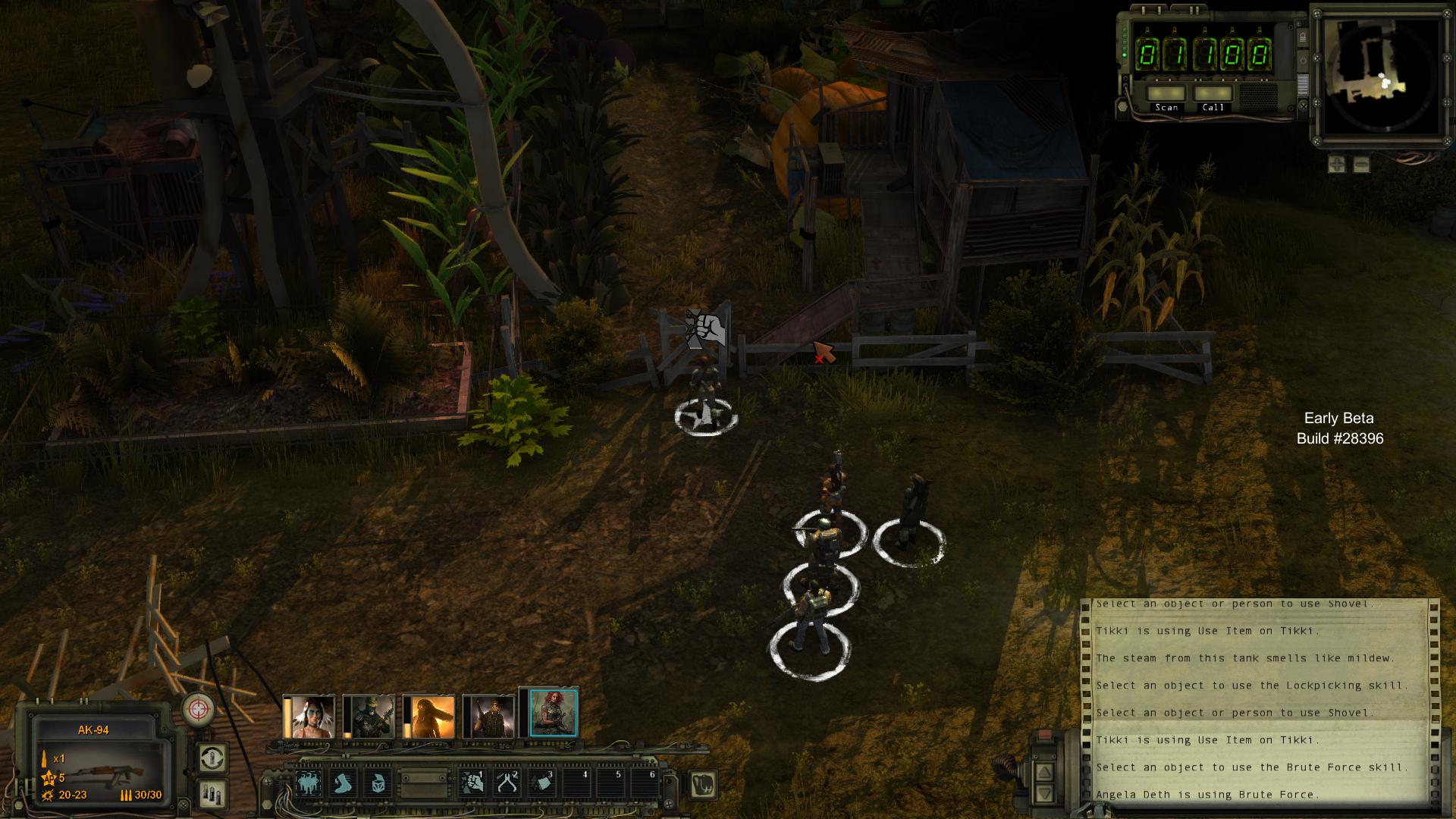This screenshot has height=819, width=1456.
Task: Select the red-haired woman's party portrait
Action: (554, 714)
